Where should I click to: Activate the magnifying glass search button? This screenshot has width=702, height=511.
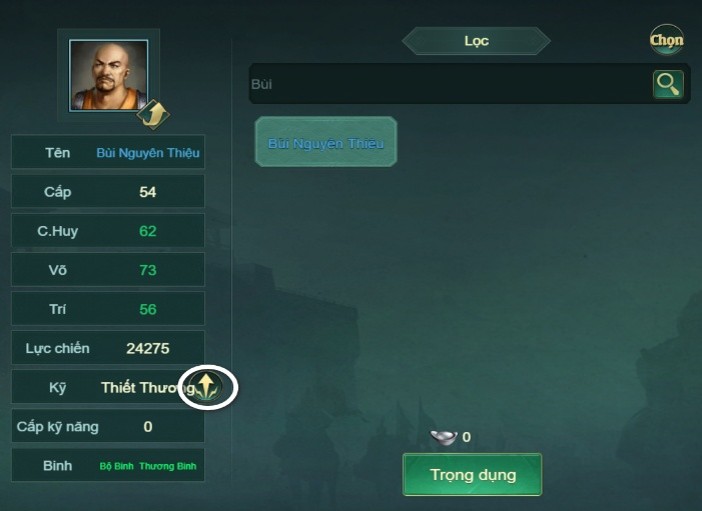coord(667,84)
